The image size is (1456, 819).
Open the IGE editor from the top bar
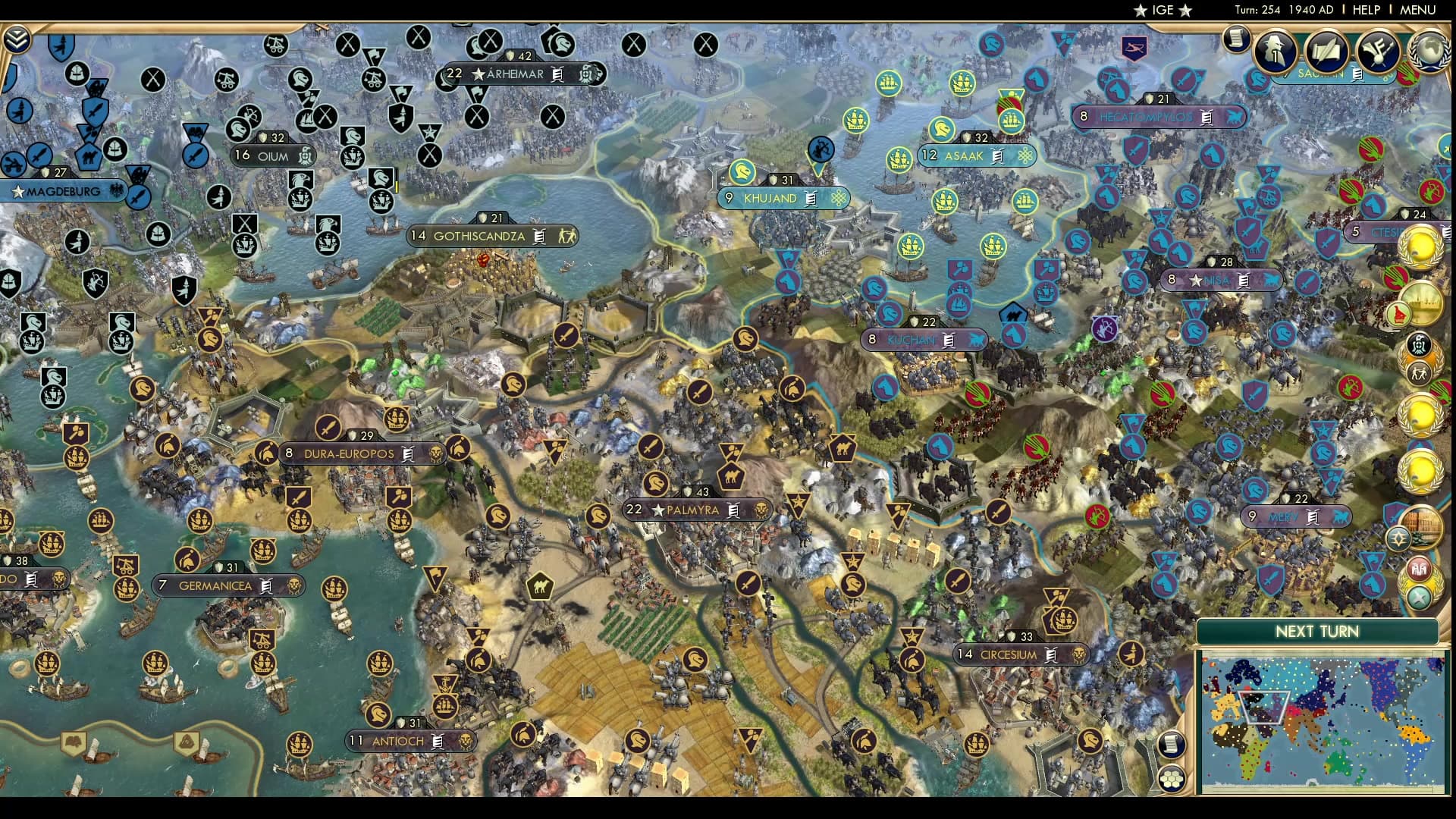[x=1162, y=11]
